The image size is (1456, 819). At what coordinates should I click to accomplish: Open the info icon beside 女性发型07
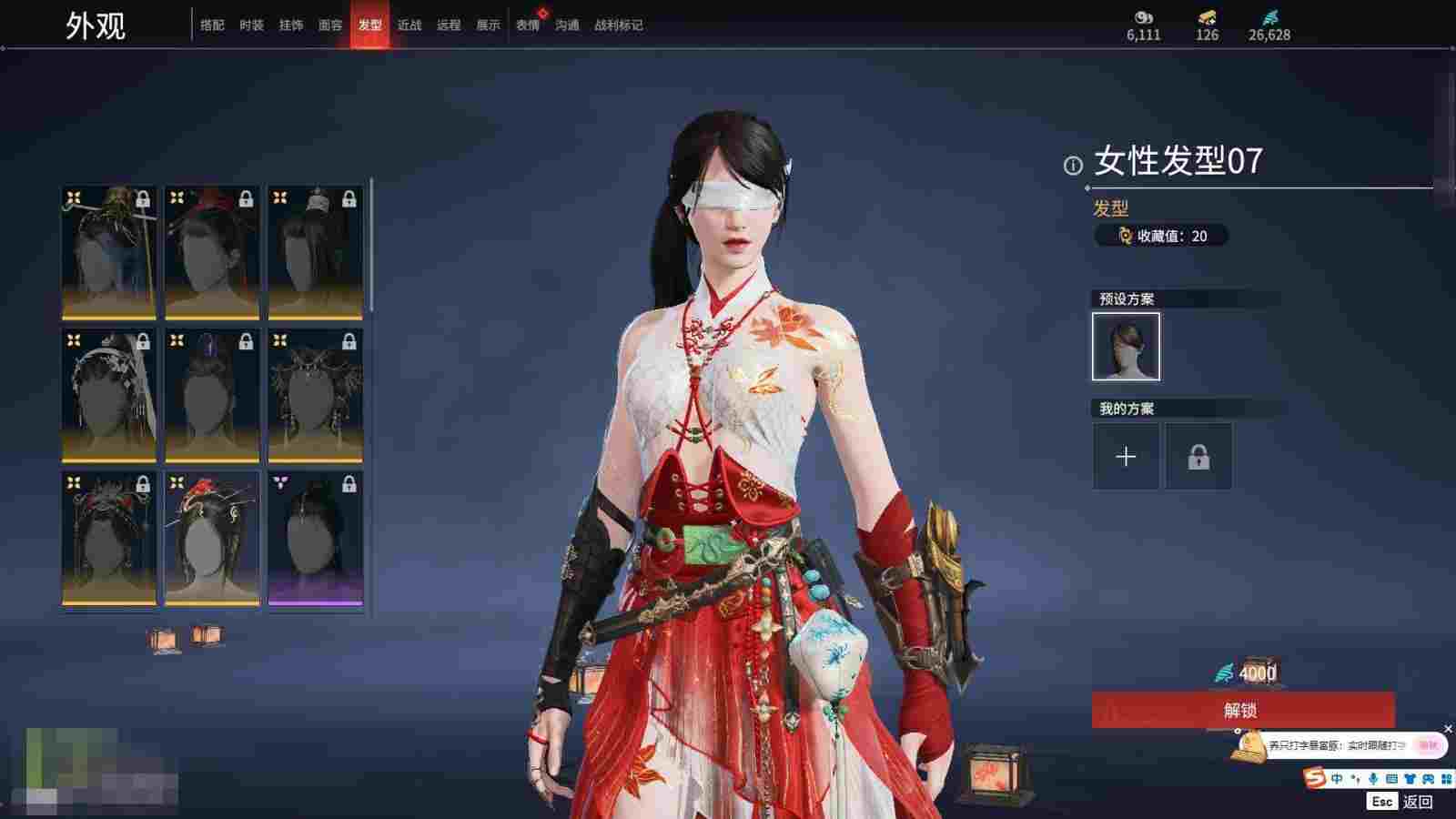pyautogui.click(x=1073, y=165)
